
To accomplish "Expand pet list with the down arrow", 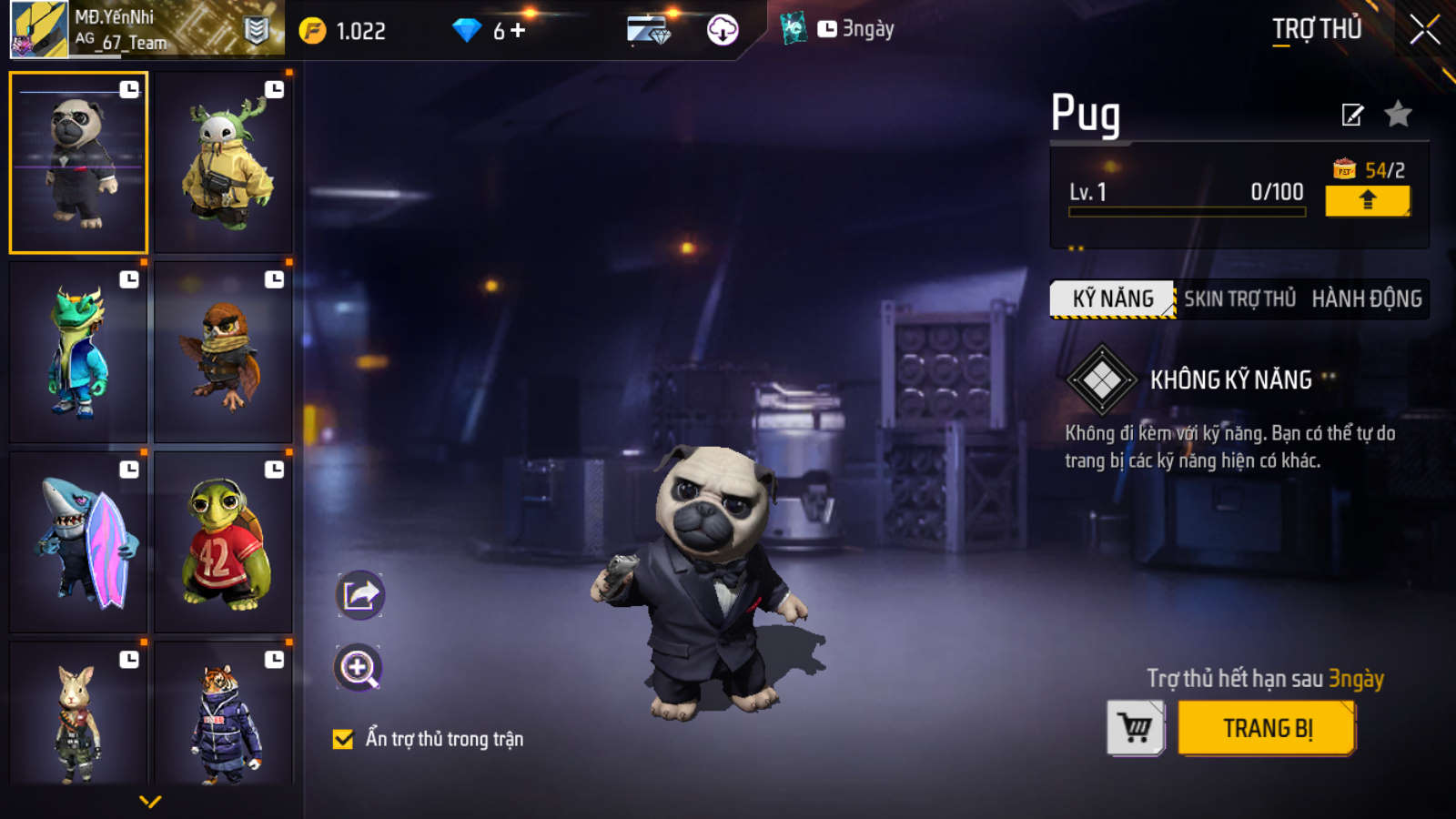I will click(x=150, y=802).
